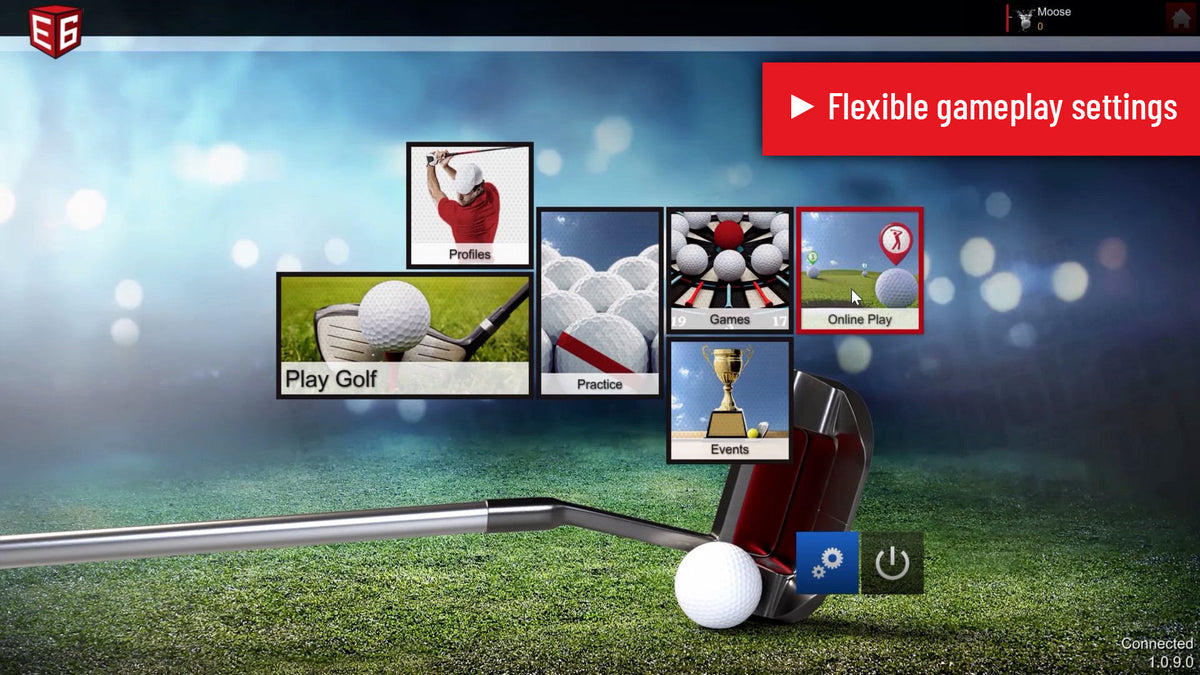Click the home icon in the top corner
The image size is (1200, 675).
tap(1181, 18)
